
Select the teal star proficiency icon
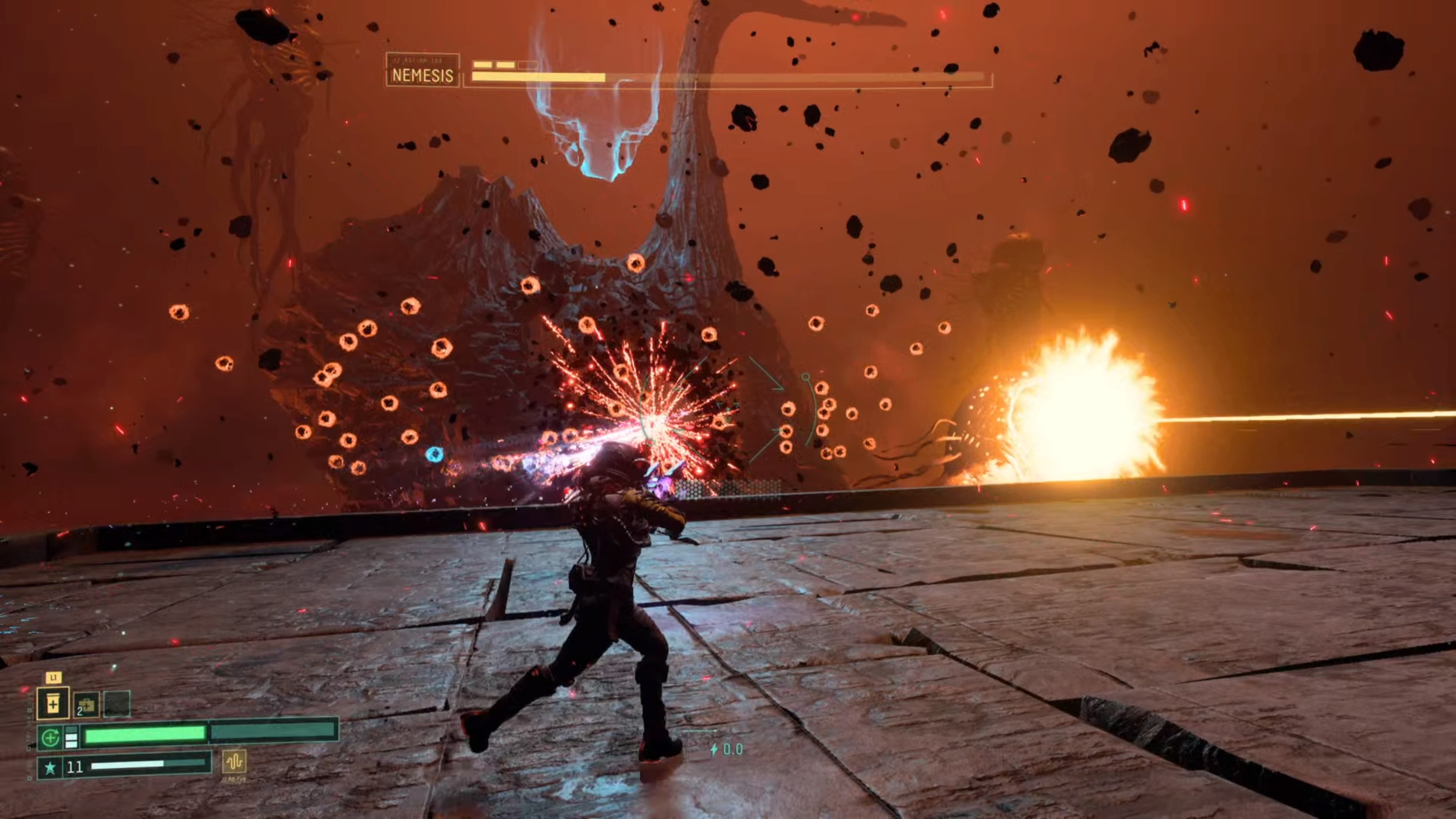[x=50, y=767]
